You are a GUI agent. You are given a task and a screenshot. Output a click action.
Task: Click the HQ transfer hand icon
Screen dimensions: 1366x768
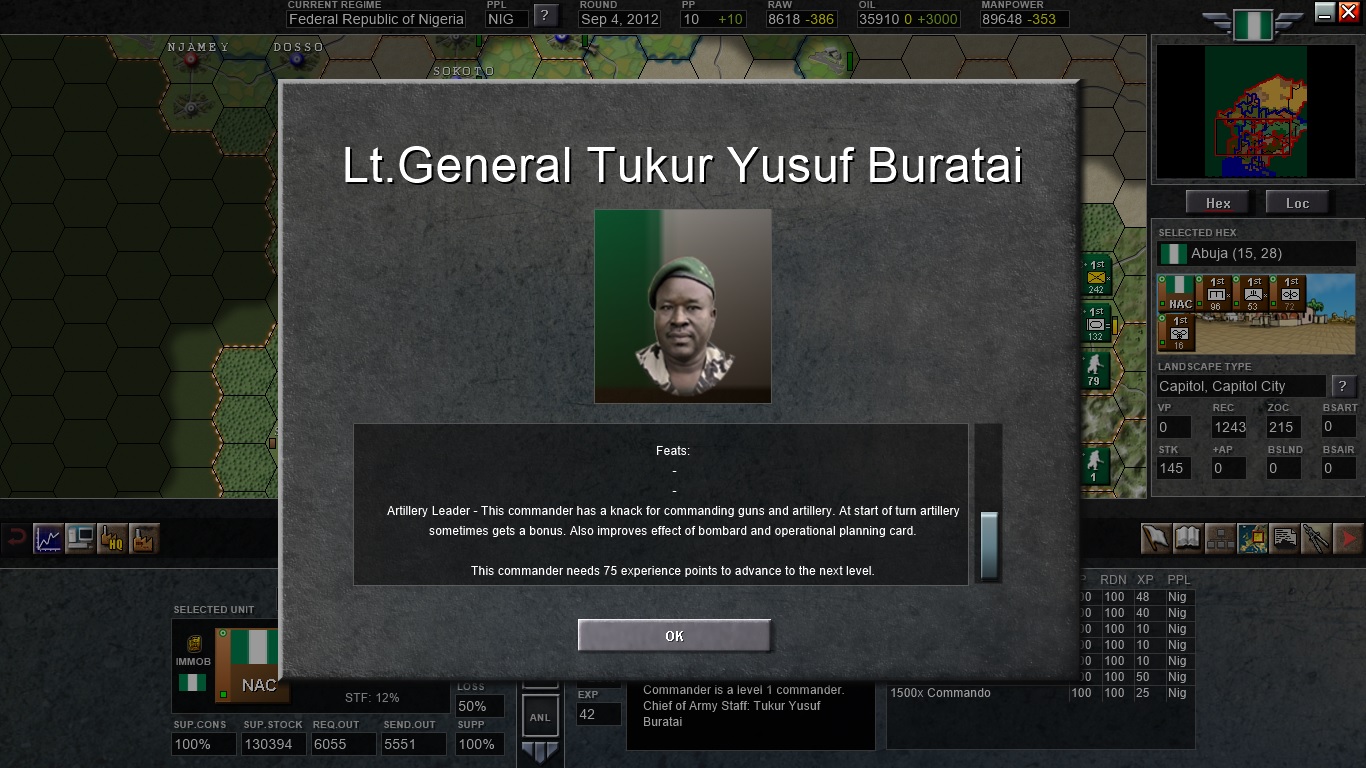click(112, 538)
